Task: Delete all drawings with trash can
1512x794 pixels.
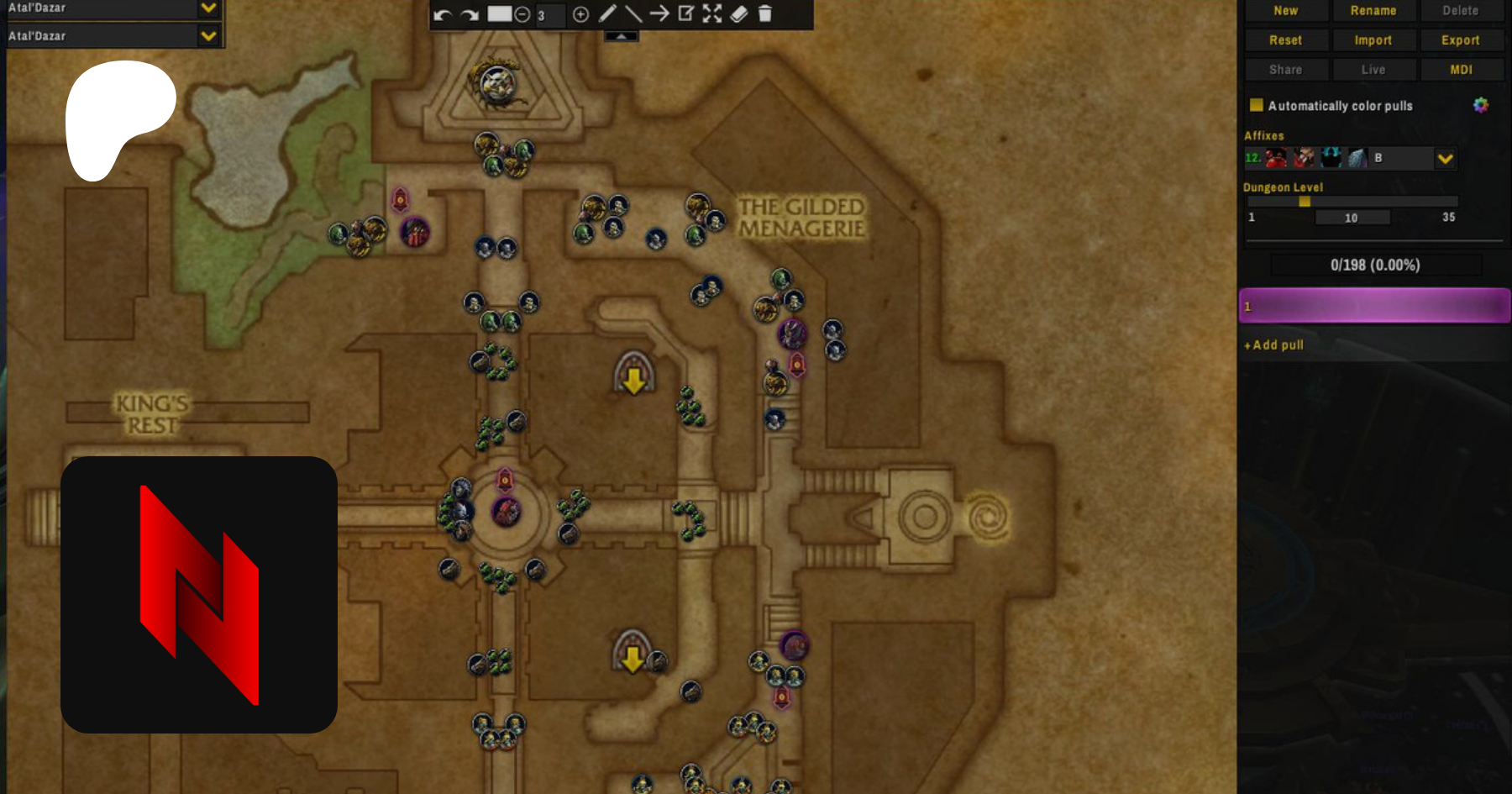Action: click(x=765, y=13)
